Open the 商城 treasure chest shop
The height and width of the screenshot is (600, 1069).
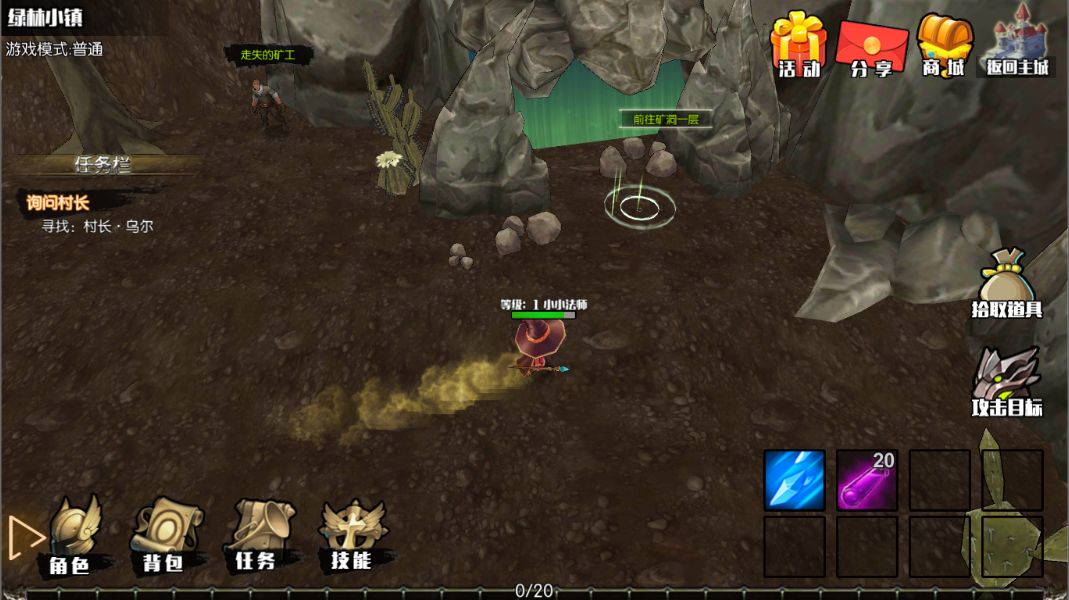[944, 45]
